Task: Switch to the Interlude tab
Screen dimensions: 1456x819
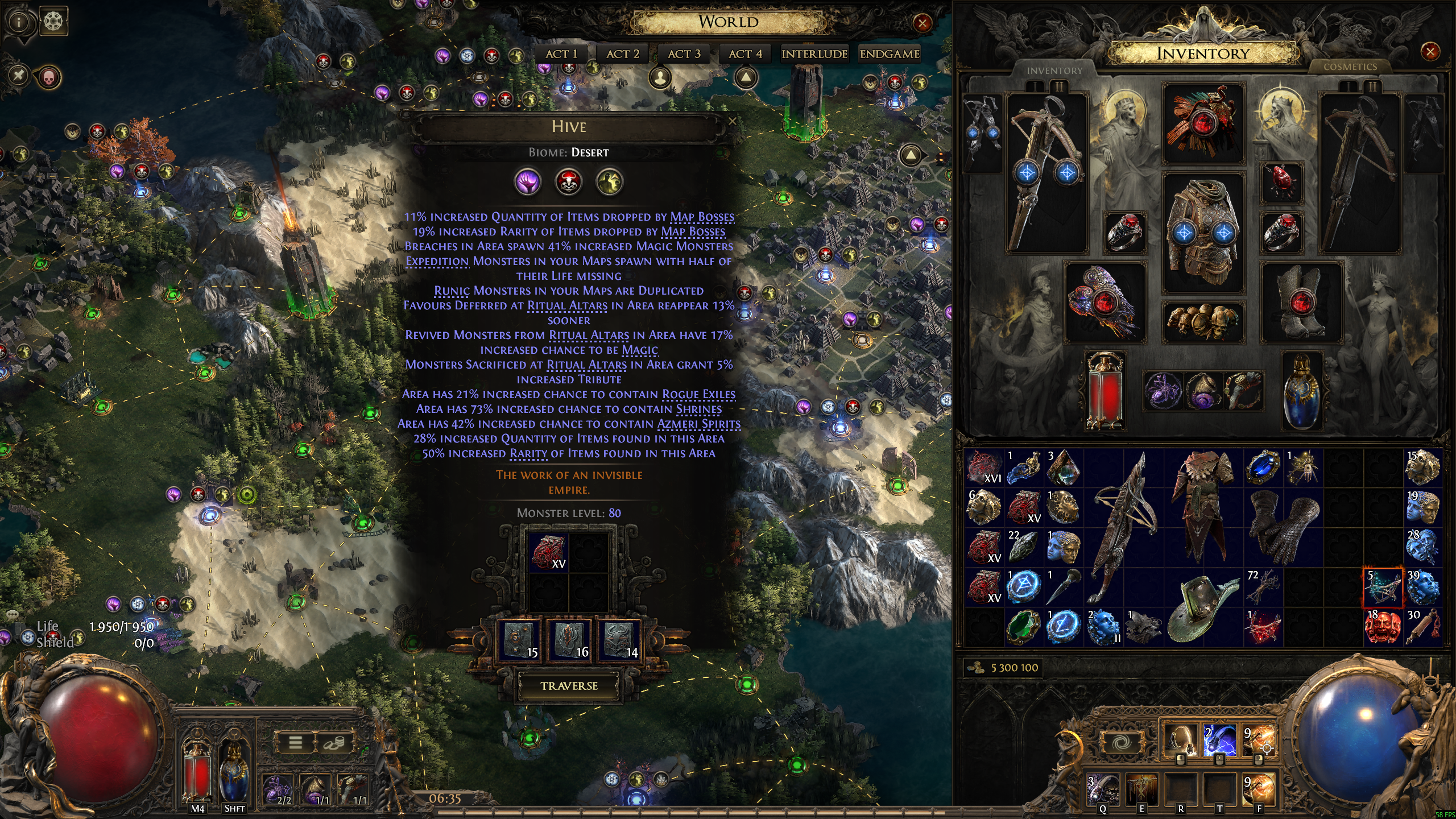Action: coord(814,54)
